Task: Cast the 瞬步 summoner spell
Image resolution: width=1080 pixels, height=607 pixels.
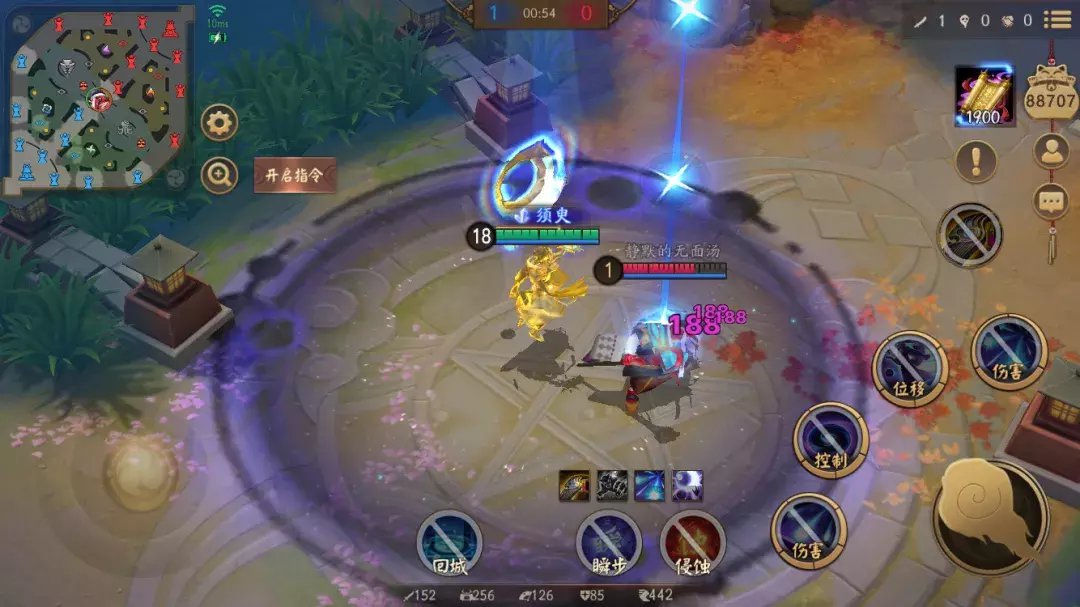Action: [609, 543]
